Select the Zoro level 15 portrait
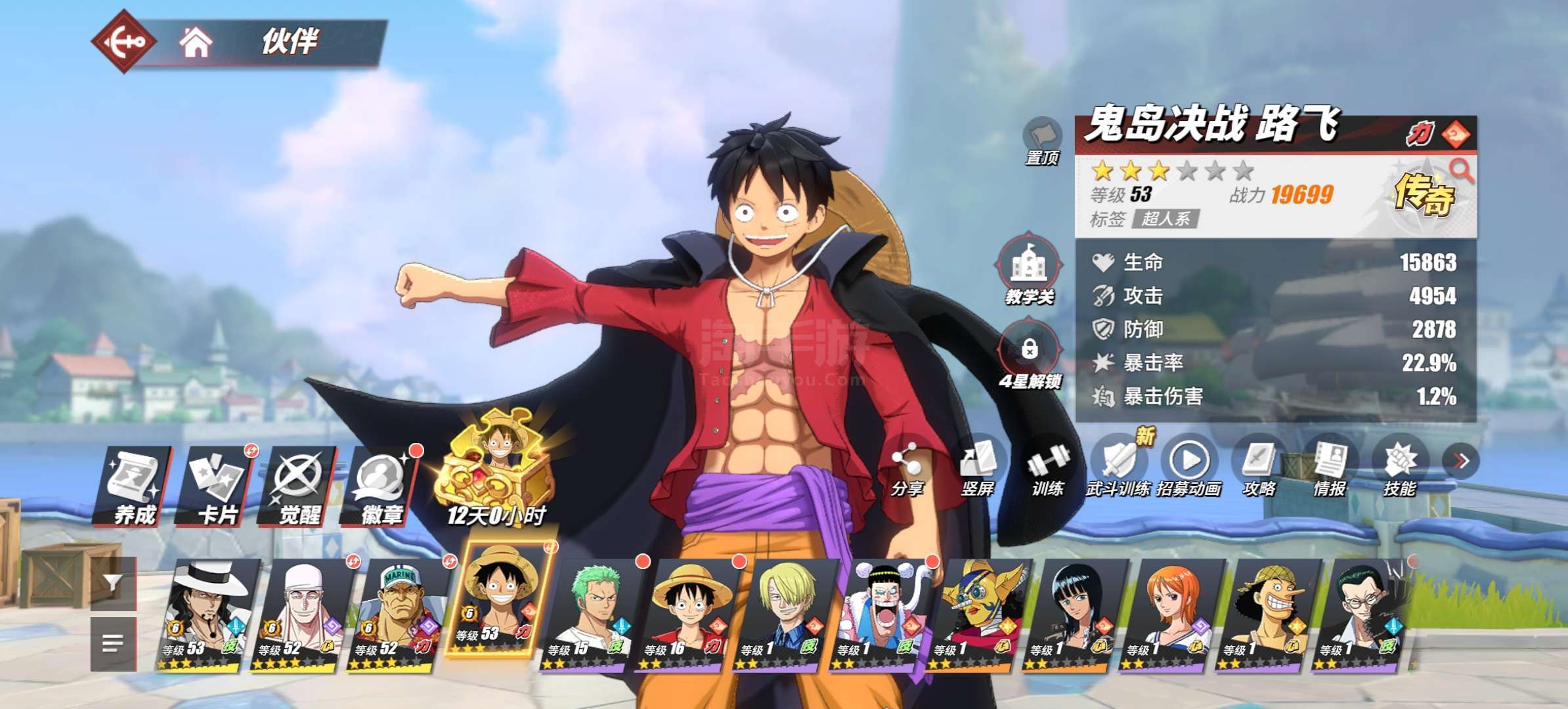1568x709 pixels. [591, 614]
